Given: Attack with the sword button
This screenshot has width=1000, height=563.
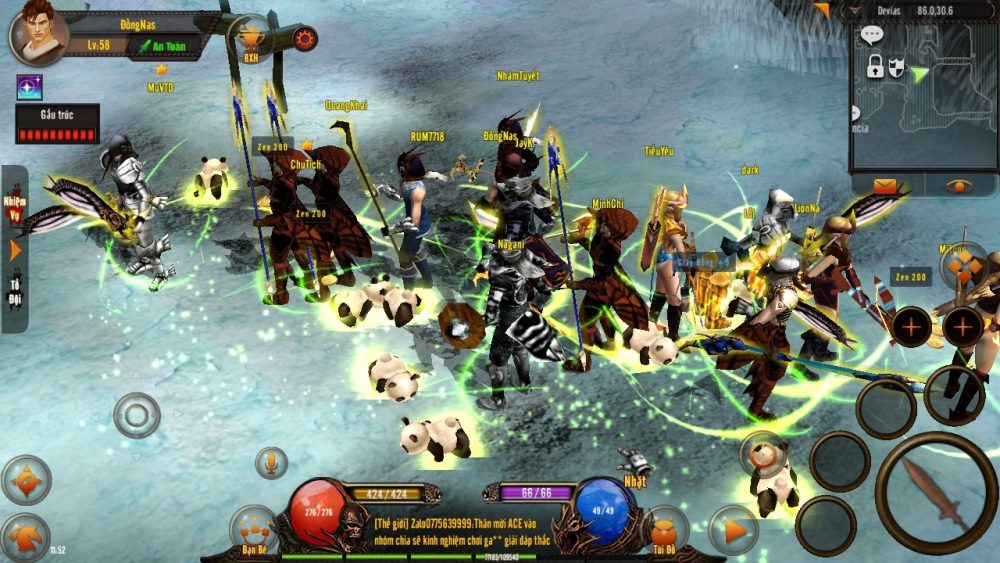Looking at the screenshot, I should click(935, 492).
